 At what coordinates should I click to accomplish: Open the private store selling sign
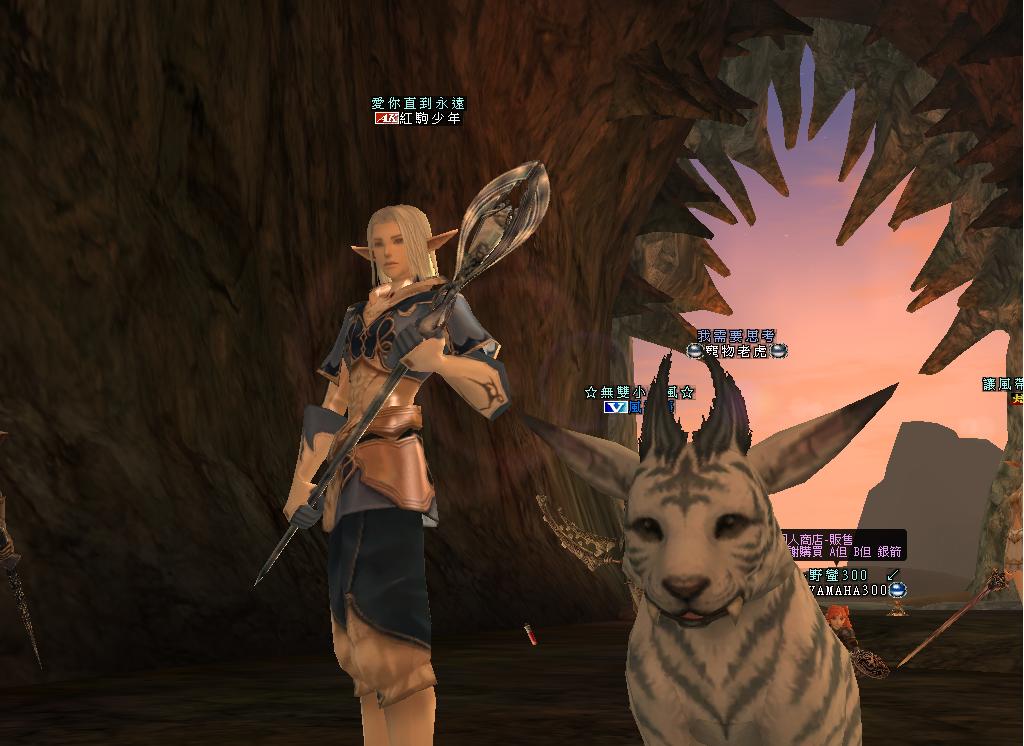click(x=843, y=545)
